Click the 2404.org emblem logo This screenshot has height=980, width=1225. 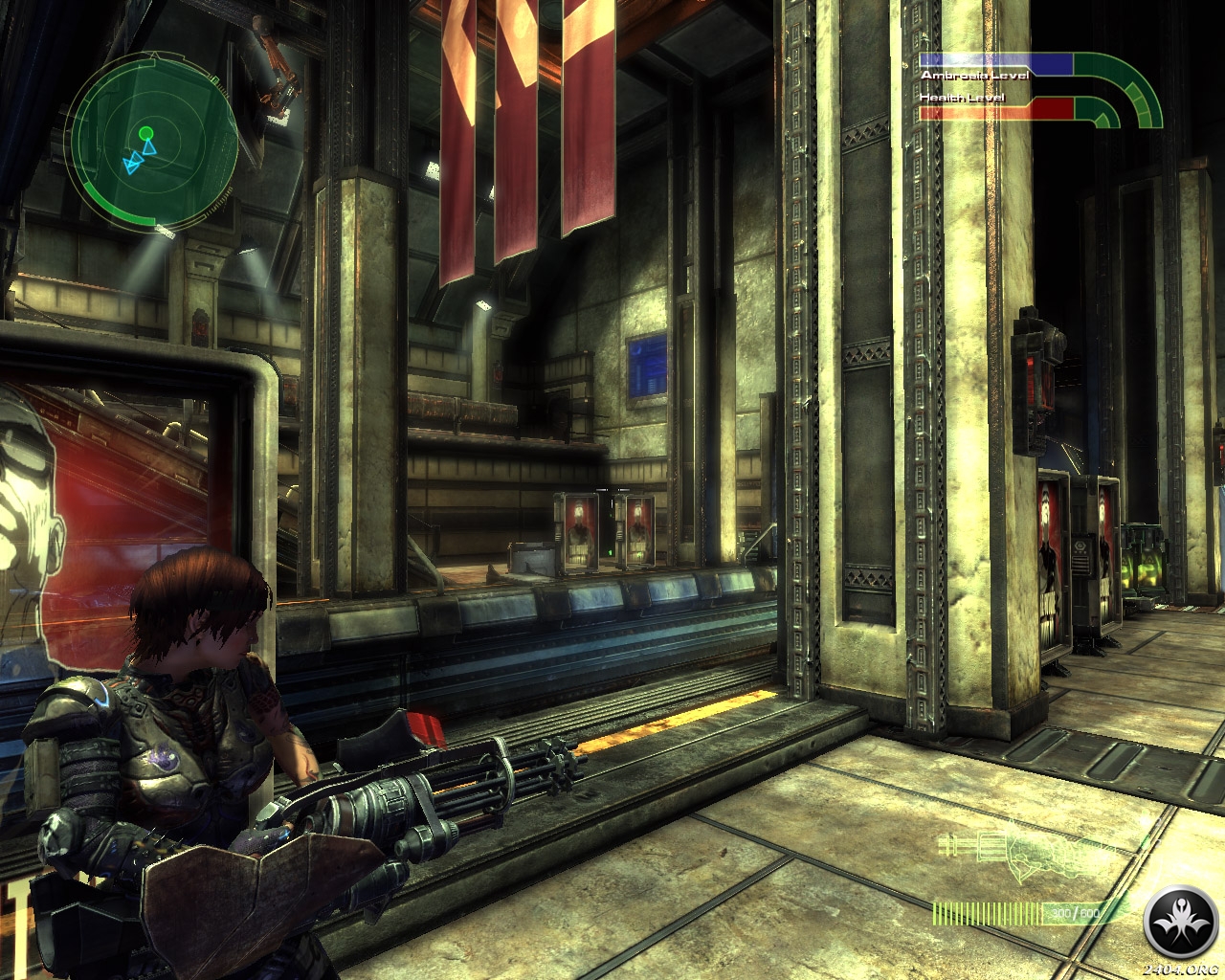[x=1182, y=924]
